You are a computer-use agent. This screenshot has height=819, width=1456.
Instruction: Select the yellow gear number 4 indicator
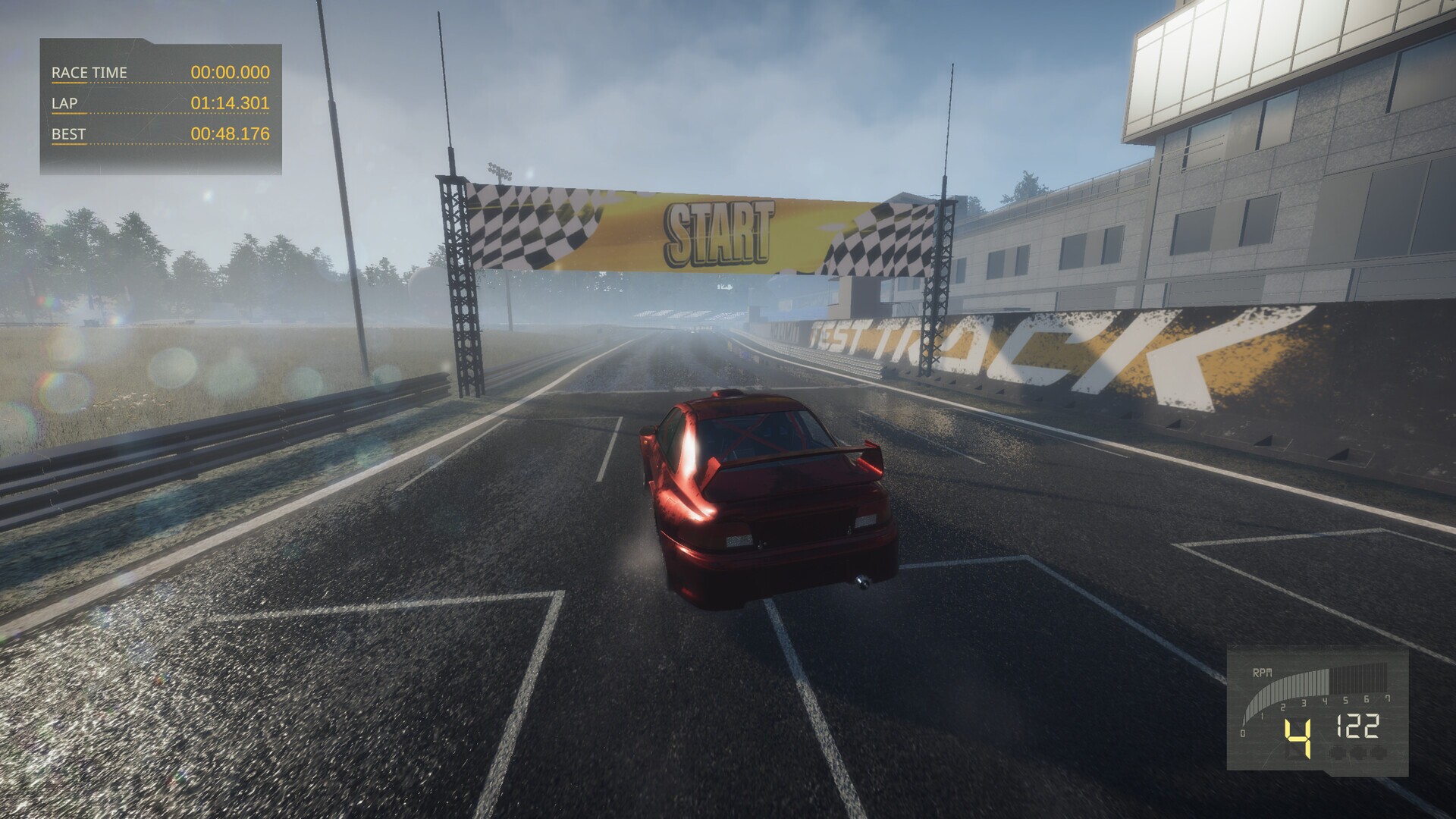tap(1298, 739)
